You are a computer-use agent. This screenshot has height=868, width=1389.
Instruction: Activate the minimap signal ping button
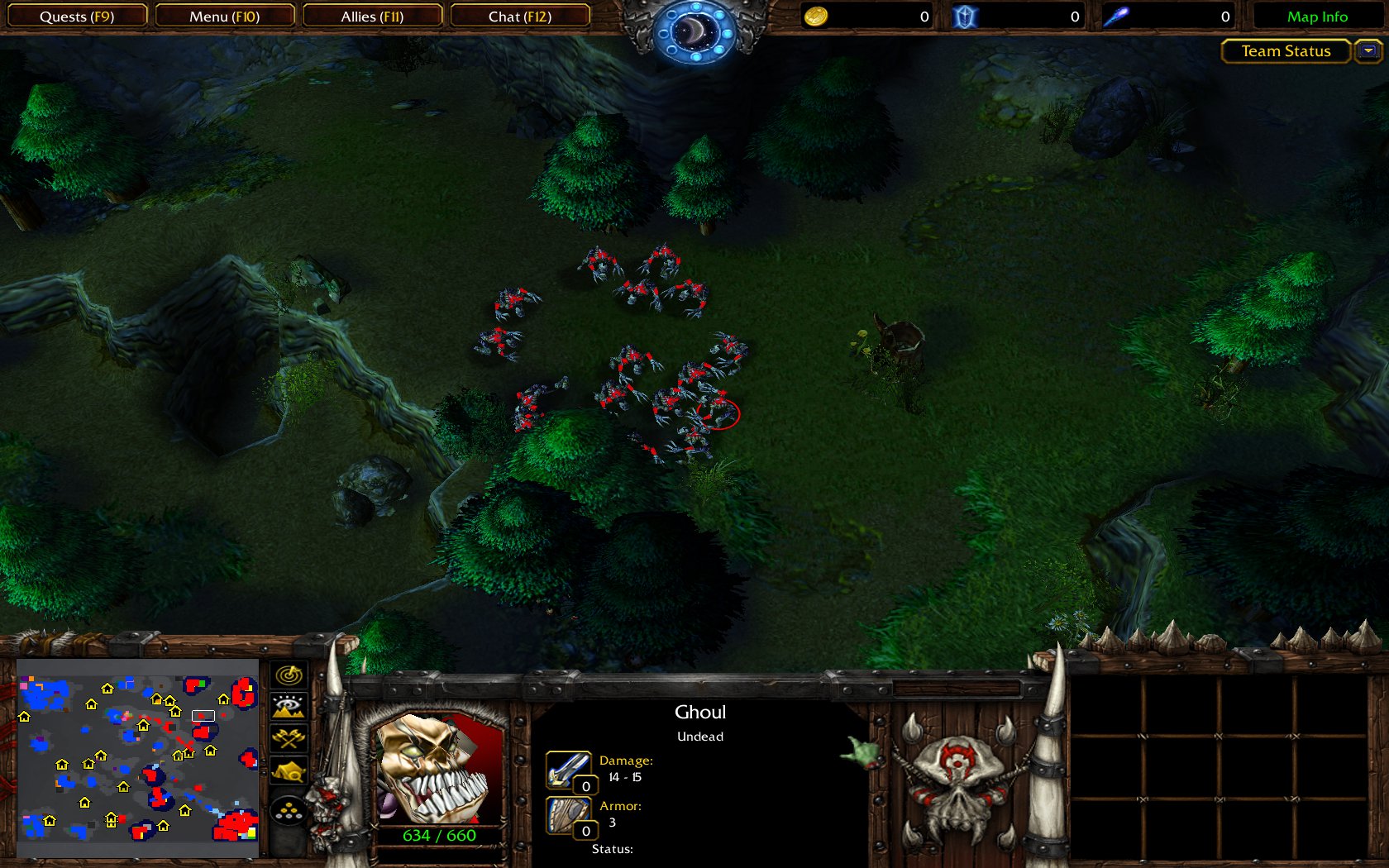click(289, 675)
